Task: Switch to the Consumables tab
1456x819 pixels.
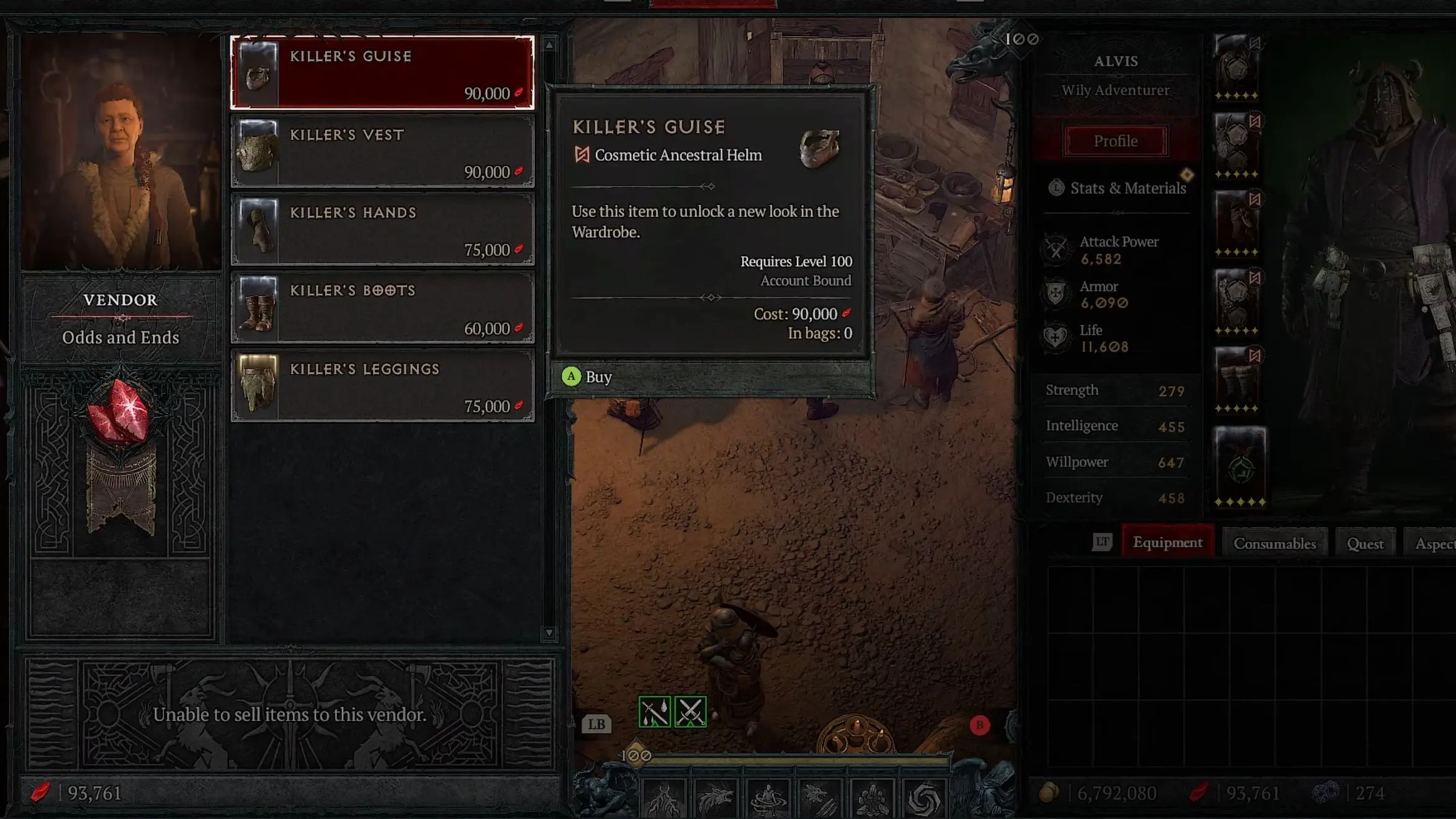Action: (1275, 543)
